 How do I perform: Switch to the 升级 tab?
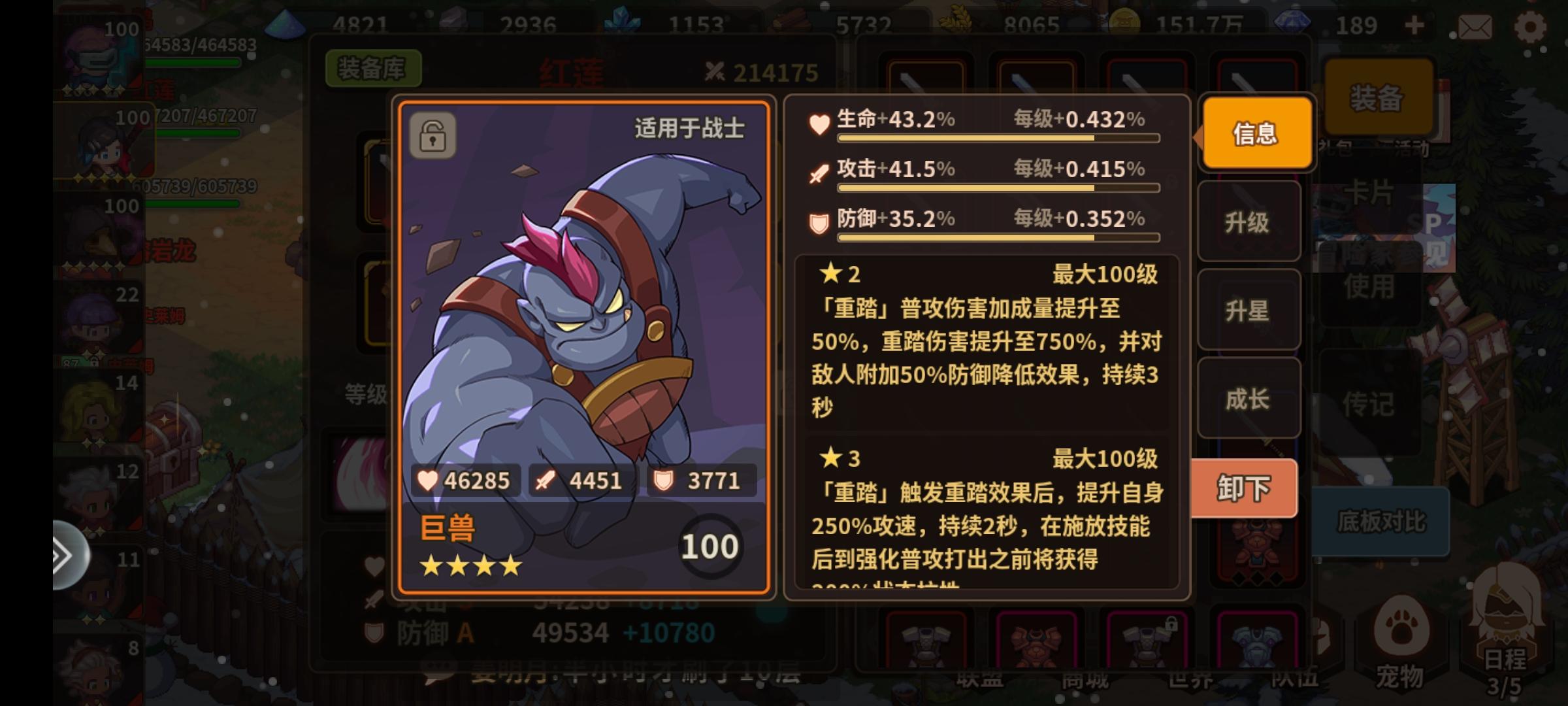click(1249, 222)
